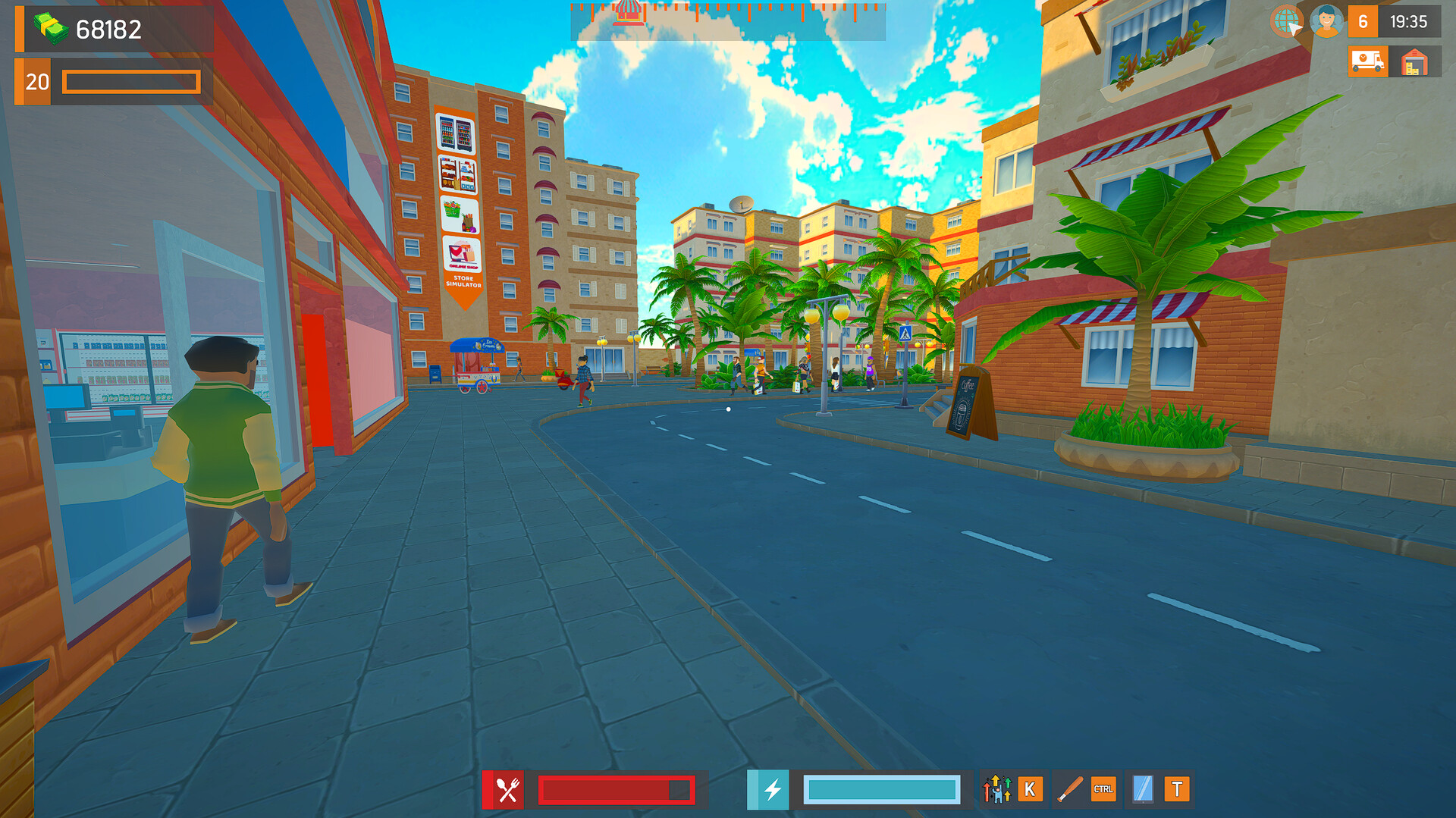Open the skills upgrade icon
Screen dimensions: 1456x818
(996, 790)
